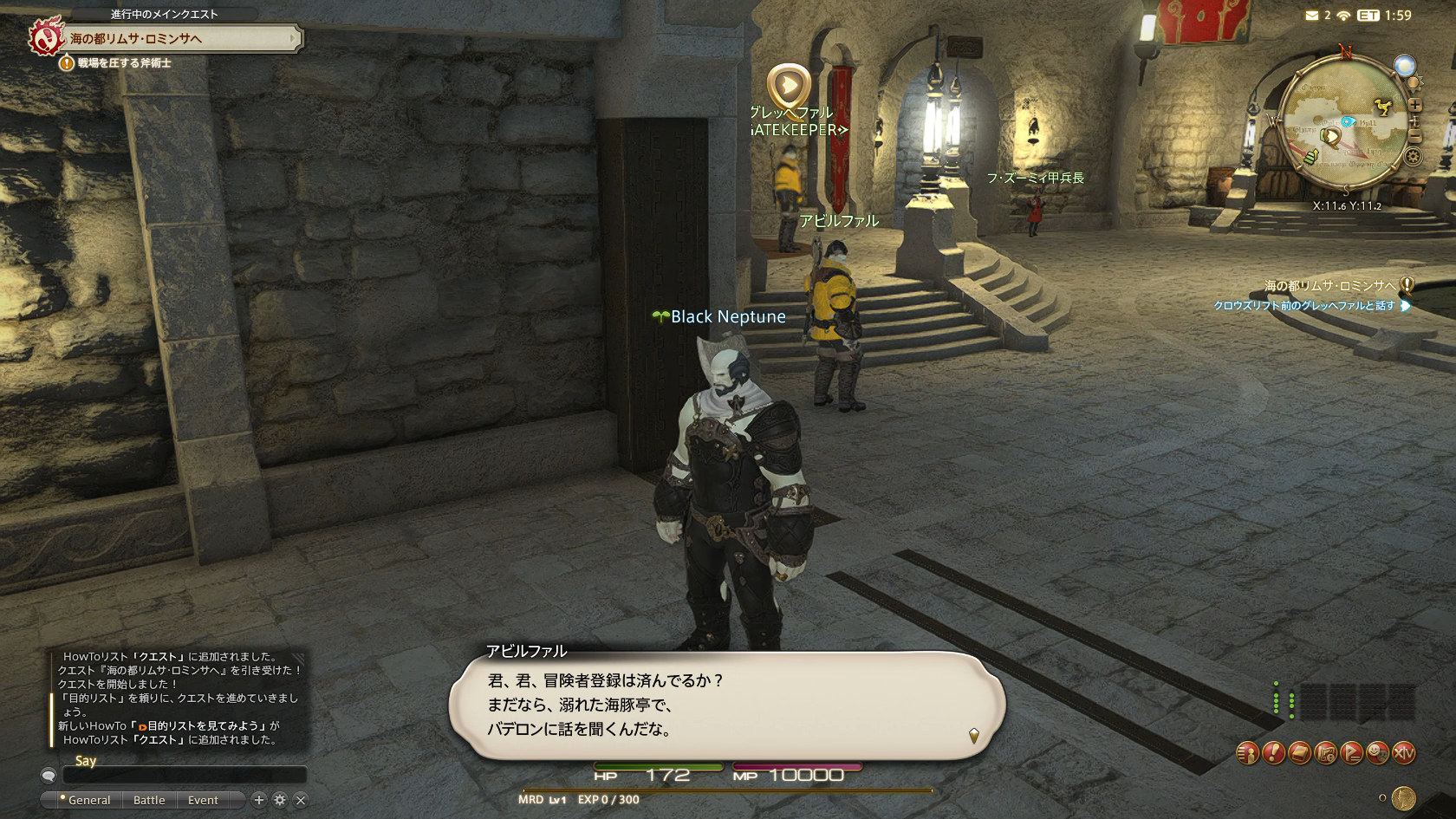The height and width of the screenshot is (819, 1456).
Task: Open the chat mode speech bubble button
Action: point(49,776)
